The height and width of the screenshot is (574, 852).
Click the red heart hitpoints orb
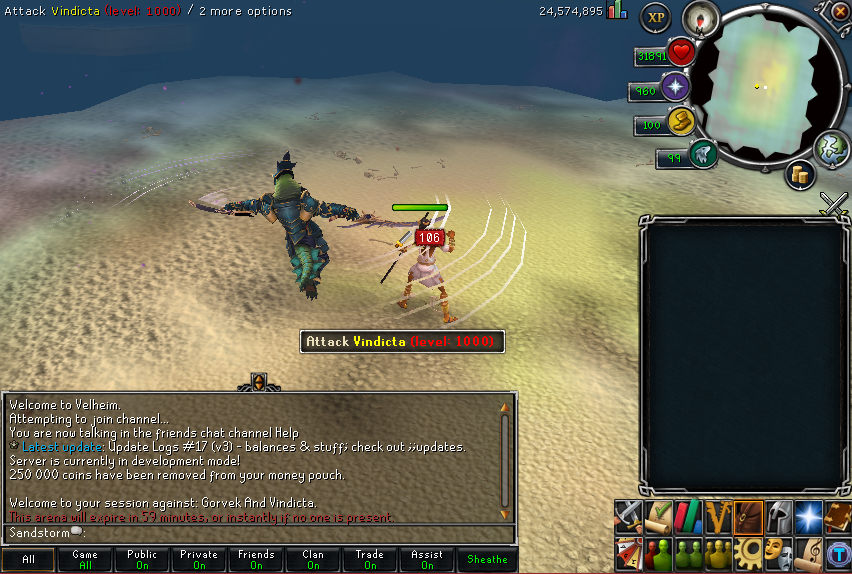(x=681, y=52)
